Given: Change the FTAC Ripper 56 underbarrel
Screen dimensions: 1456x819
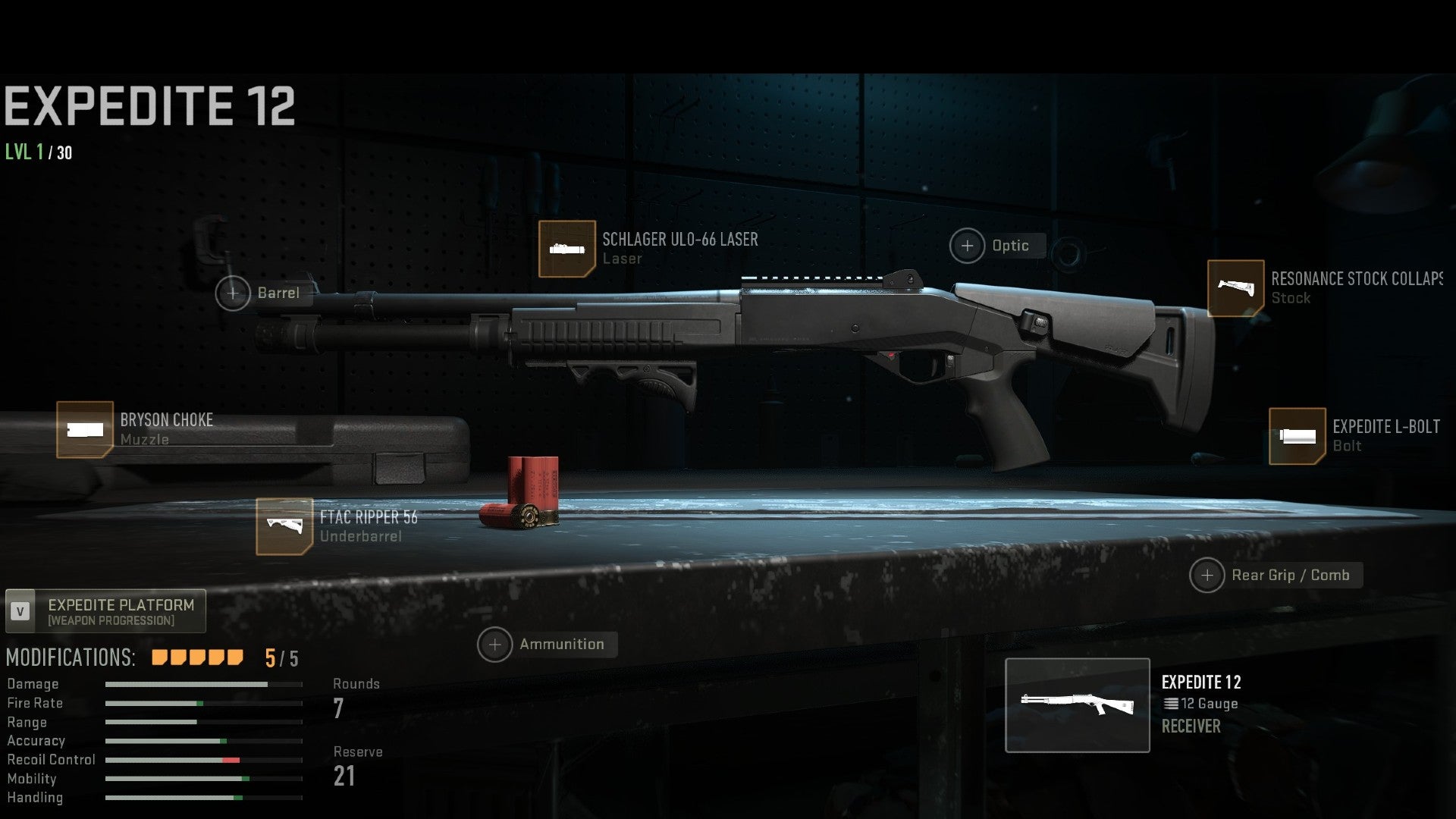Looking at the screenshot, I should [284, 526].
